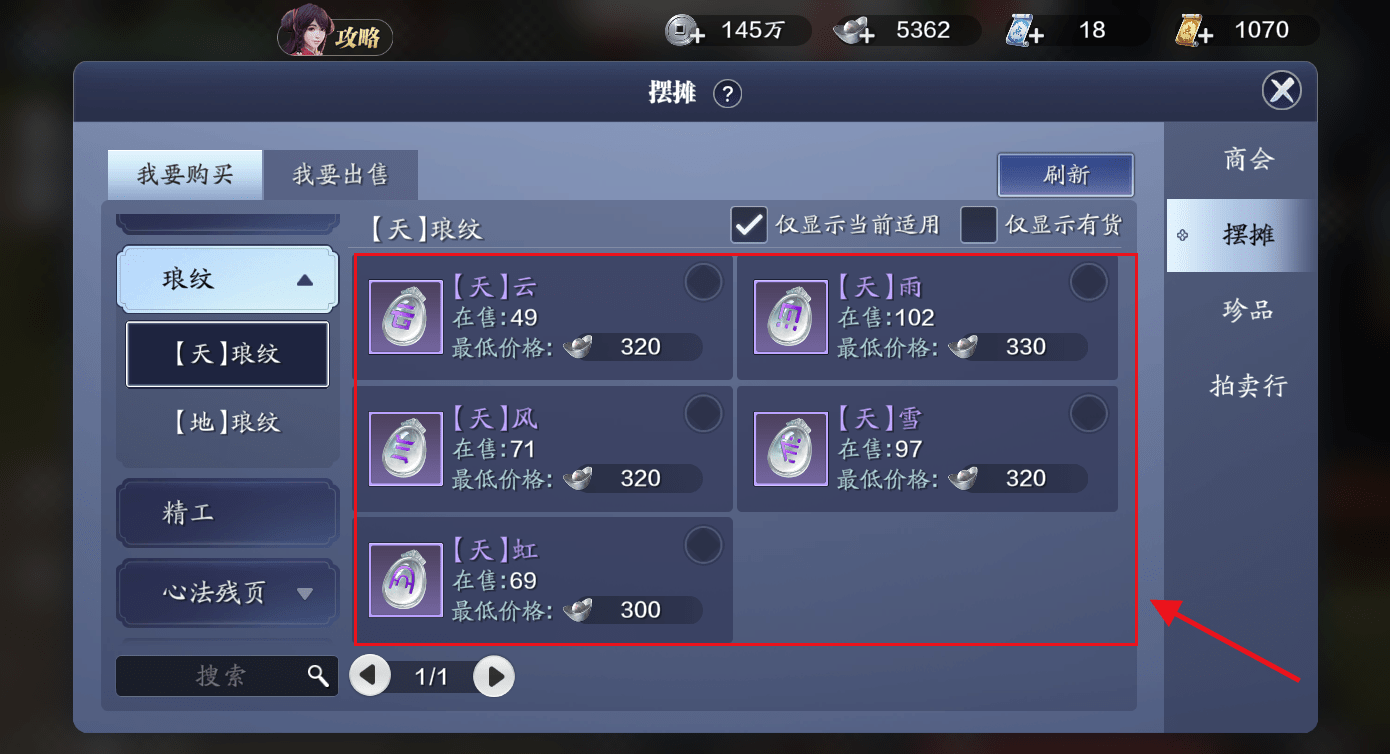Uncheck the 仅显示当前适用 filter

pyautogui.click(x=748, y=226)
